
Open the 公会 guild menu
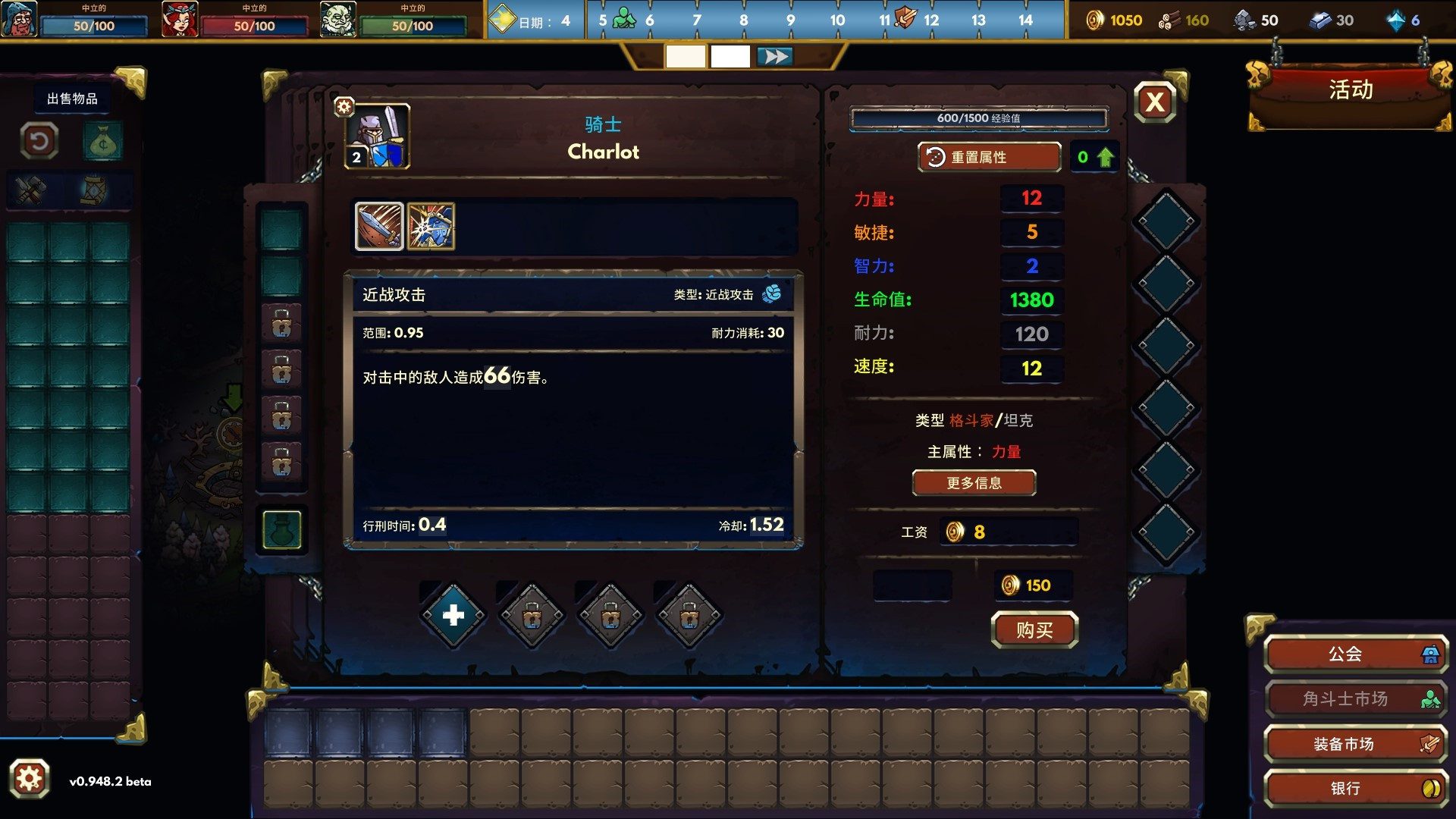tap(1355, 654)
